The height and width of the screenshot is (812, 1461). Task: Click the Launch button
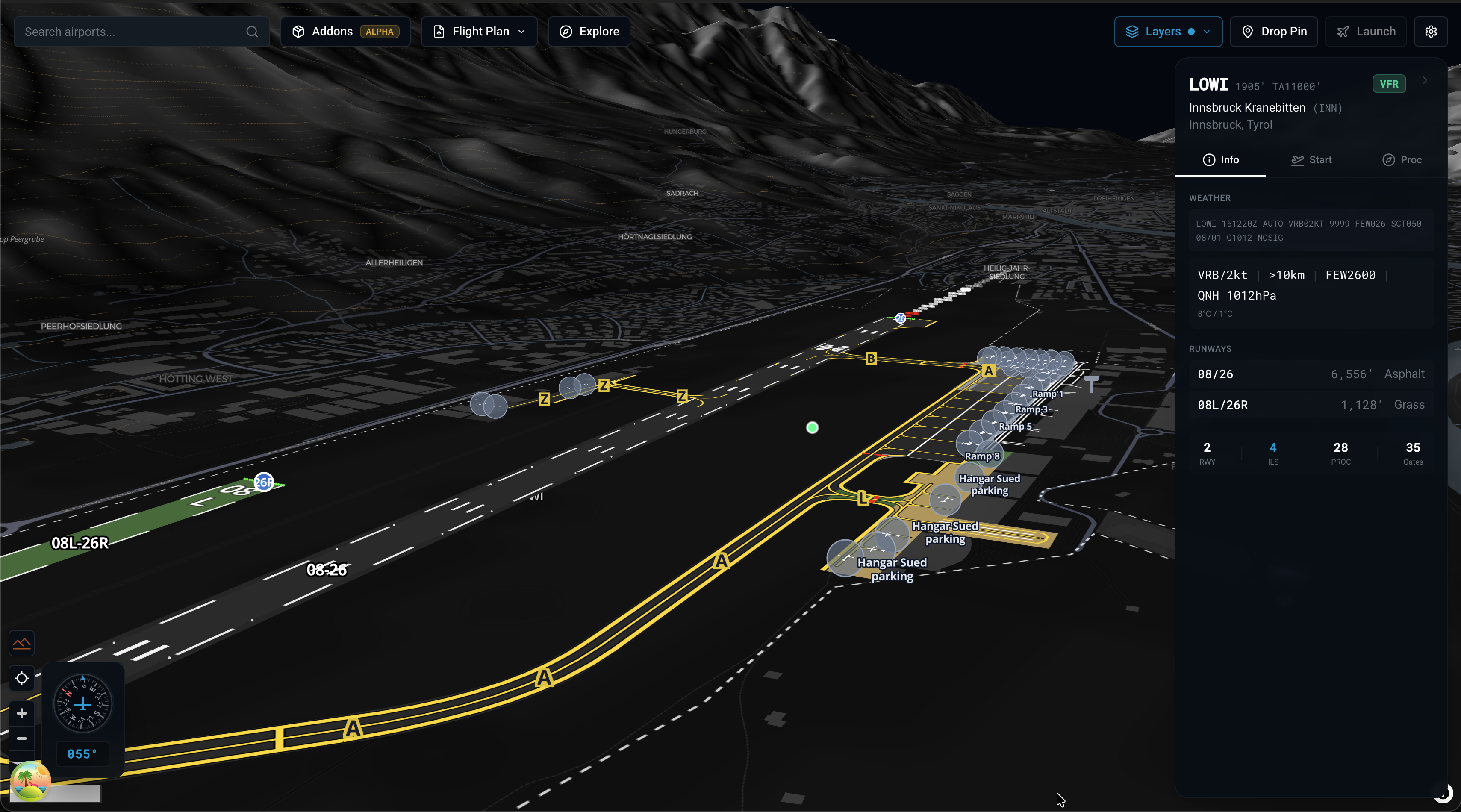(1366, 32)
